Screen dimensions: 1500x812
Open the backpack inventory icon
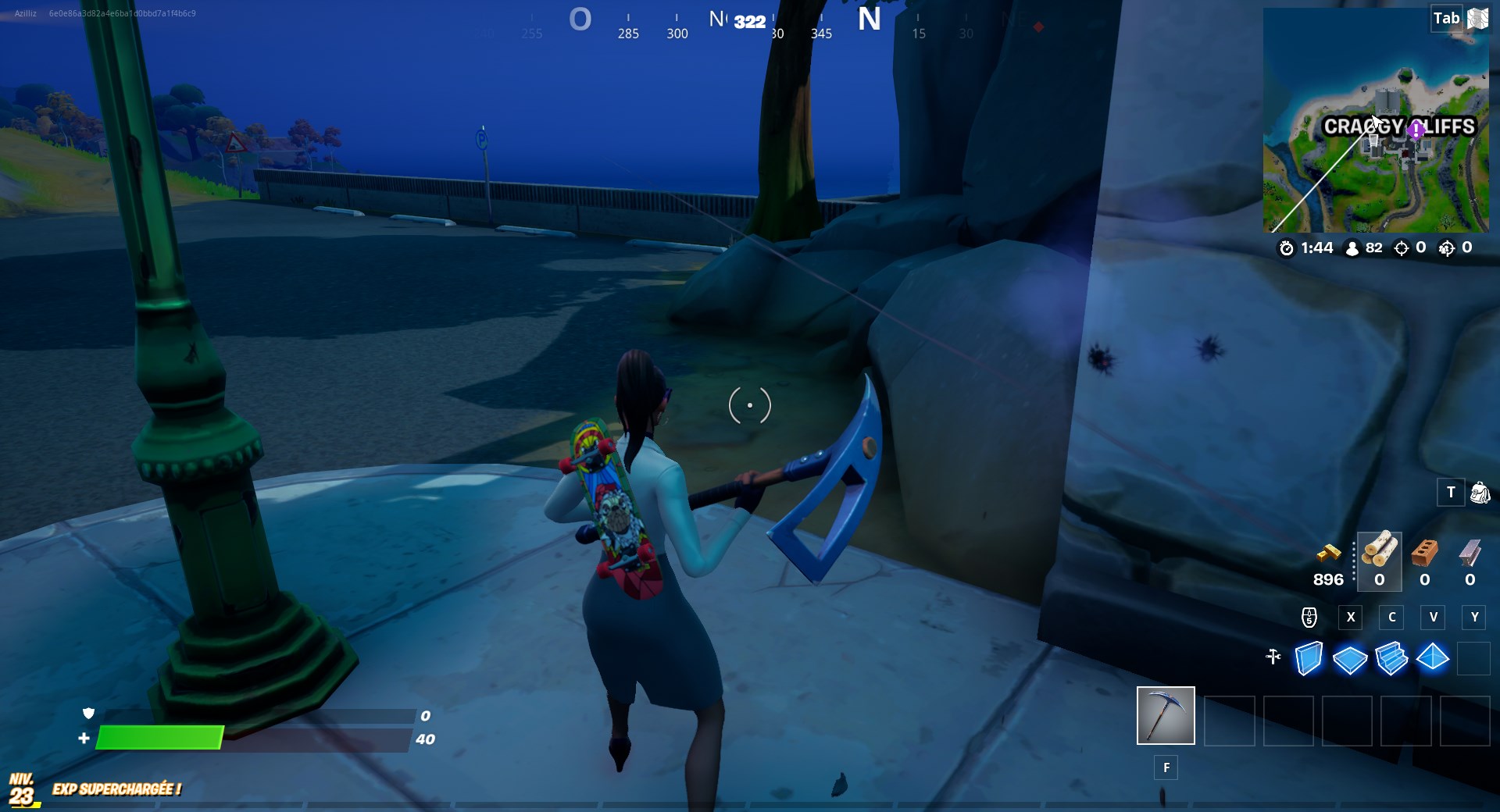tap(1478, 493)
